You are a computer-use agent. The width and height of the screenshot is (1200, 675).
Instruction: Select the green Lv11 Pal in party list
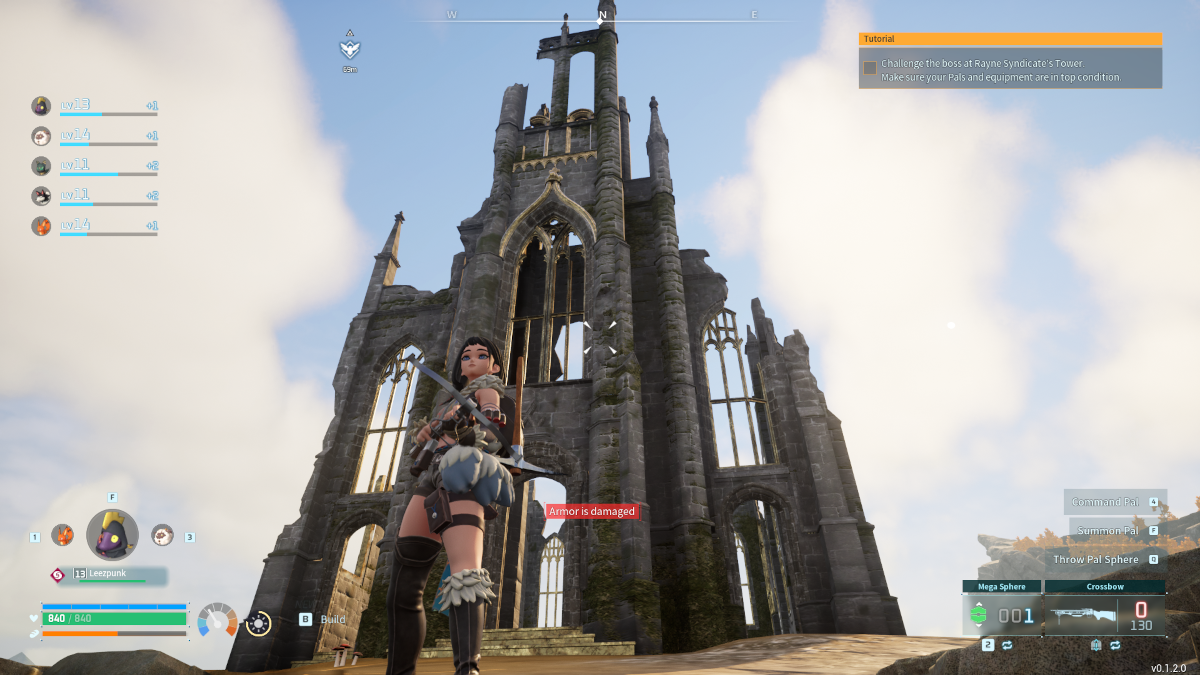pyautogui.click(x=41, y=165)
